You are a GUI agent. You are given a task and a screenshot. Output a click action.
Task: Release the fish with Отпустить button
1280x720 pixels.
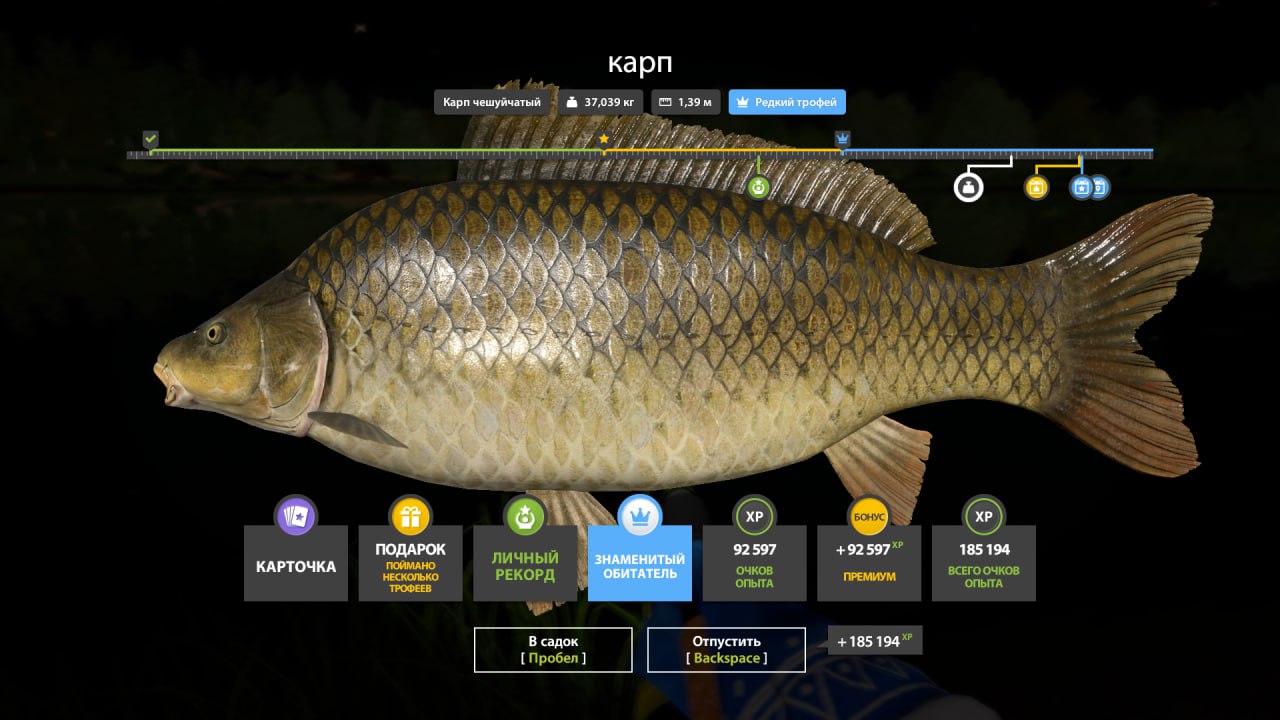click(726, 649)
